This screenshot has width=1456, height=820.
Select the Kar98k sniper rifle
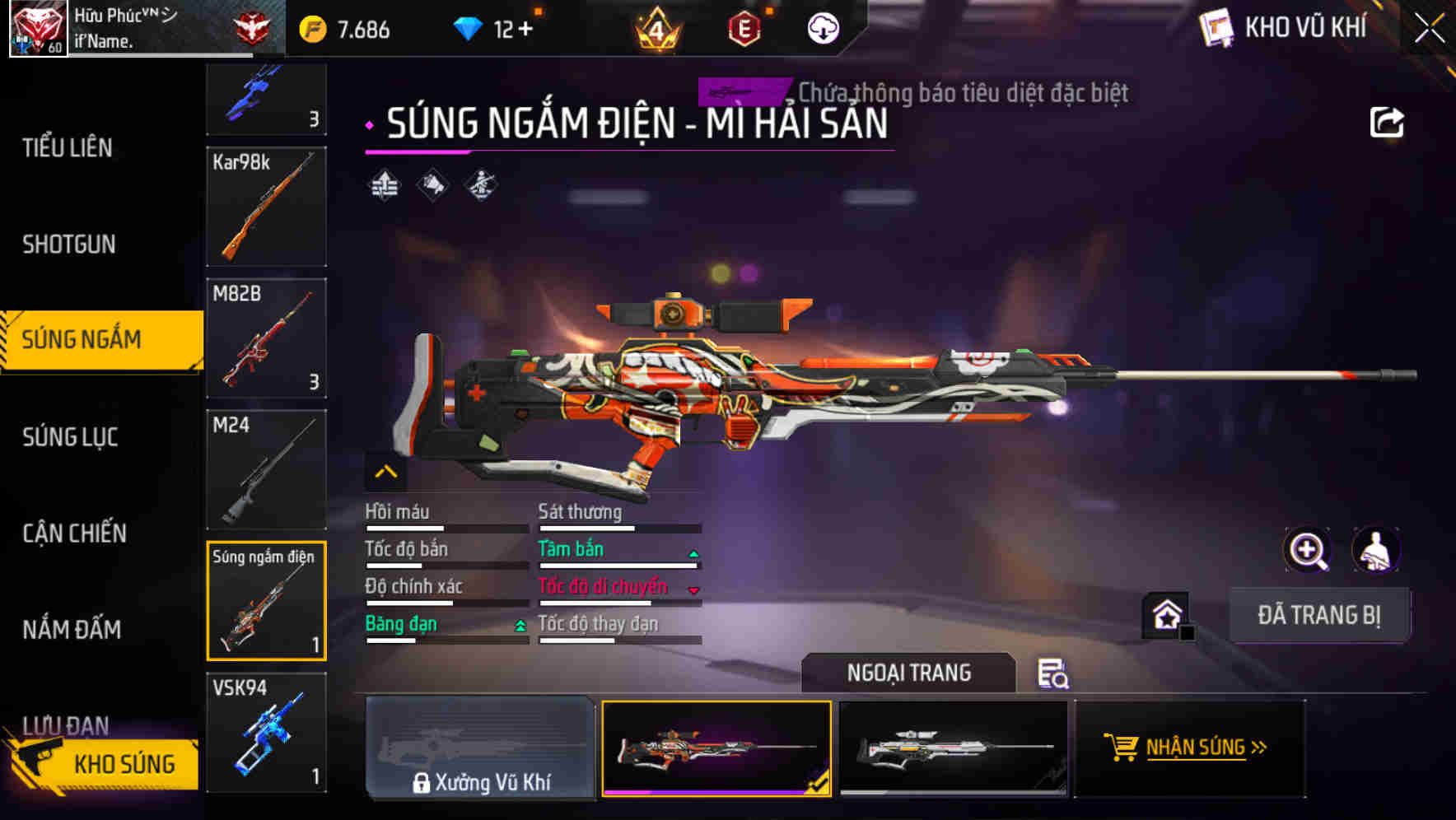point(266,207)
